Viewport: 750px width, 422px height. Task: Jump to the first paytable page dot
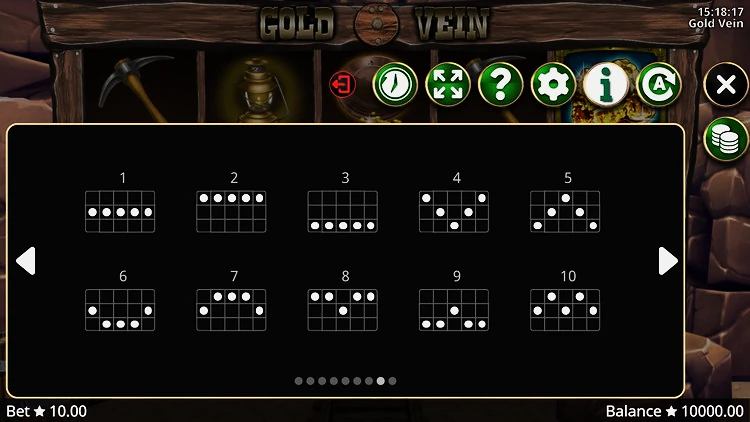[299, 381]
